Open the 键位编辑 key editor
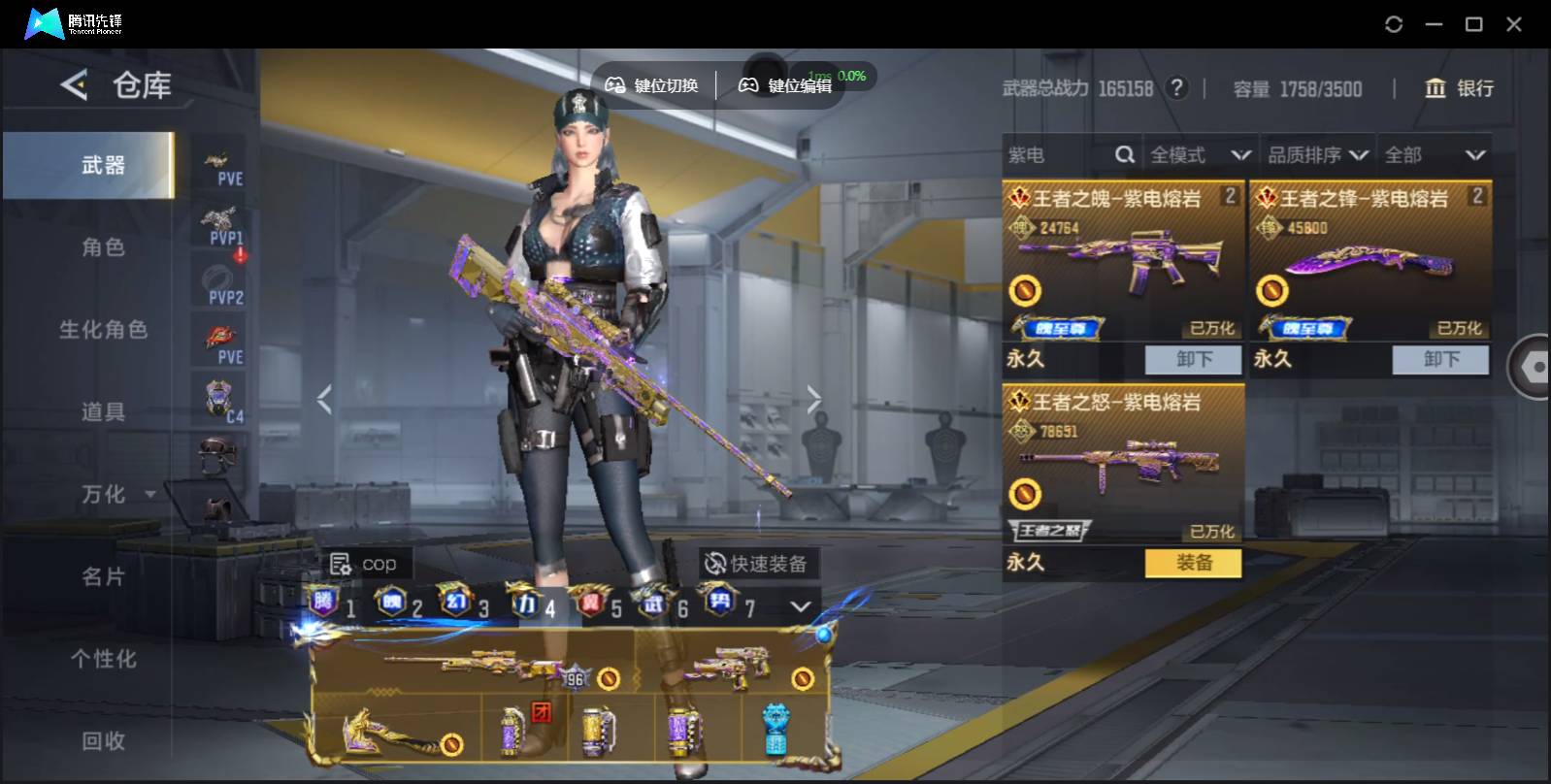This screenshot has width=1551, height=784. (x=786, y=85)
